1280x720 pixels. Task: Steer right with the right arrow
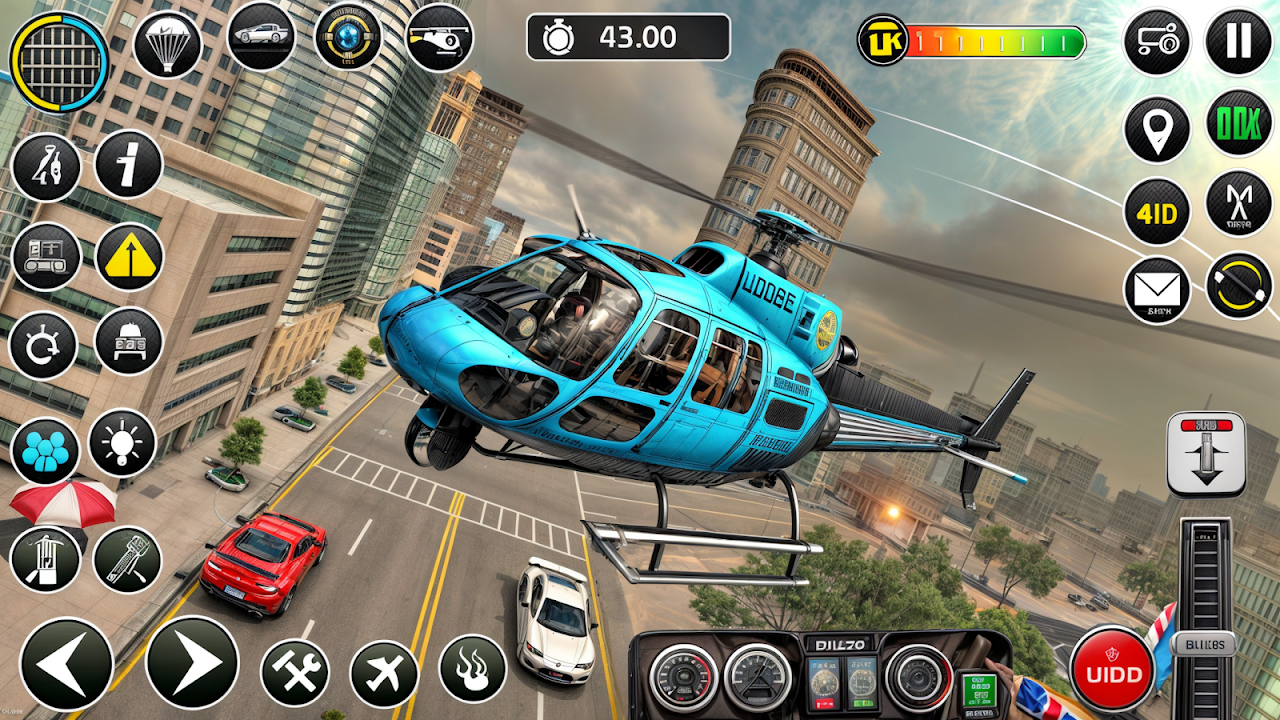coord(192,662)
